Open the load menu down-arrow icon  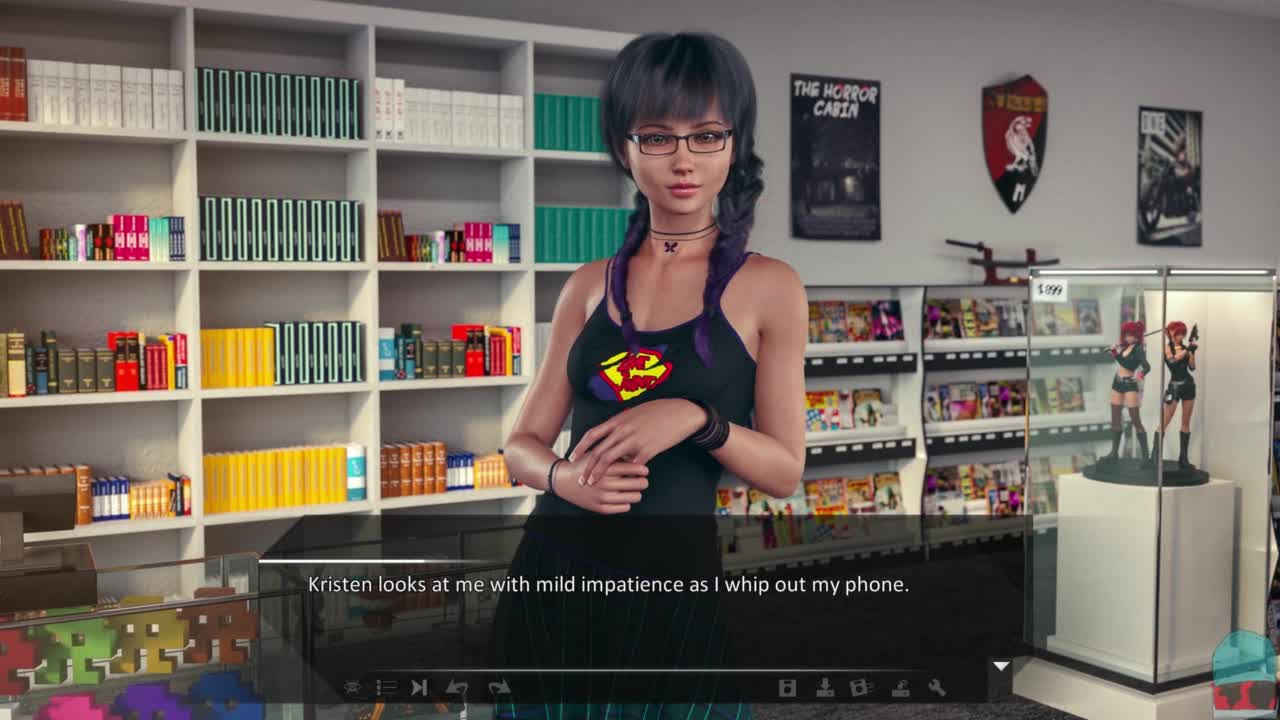pyautogui.click(x=825, y=687)
